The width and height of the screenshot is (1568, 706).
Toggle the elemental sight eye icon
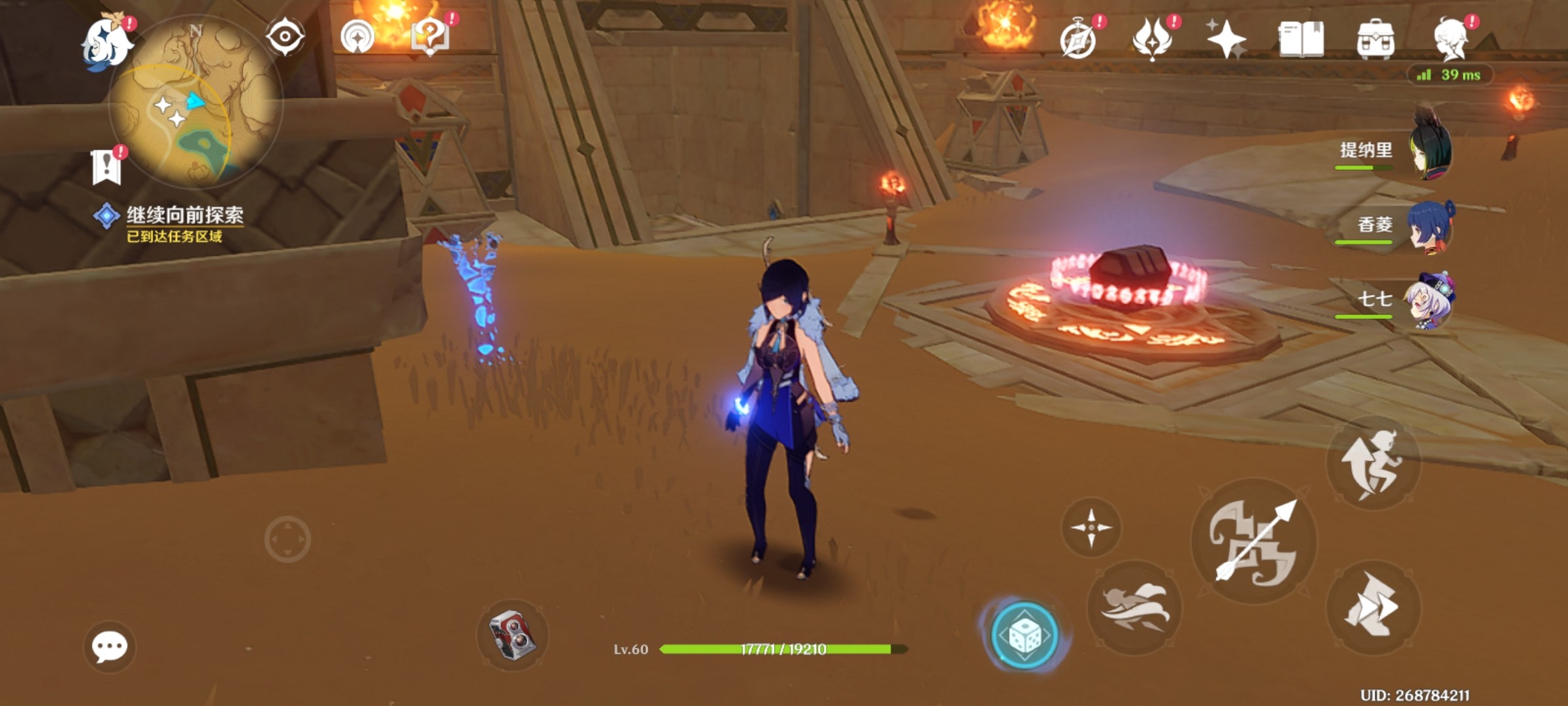[285, 36]
